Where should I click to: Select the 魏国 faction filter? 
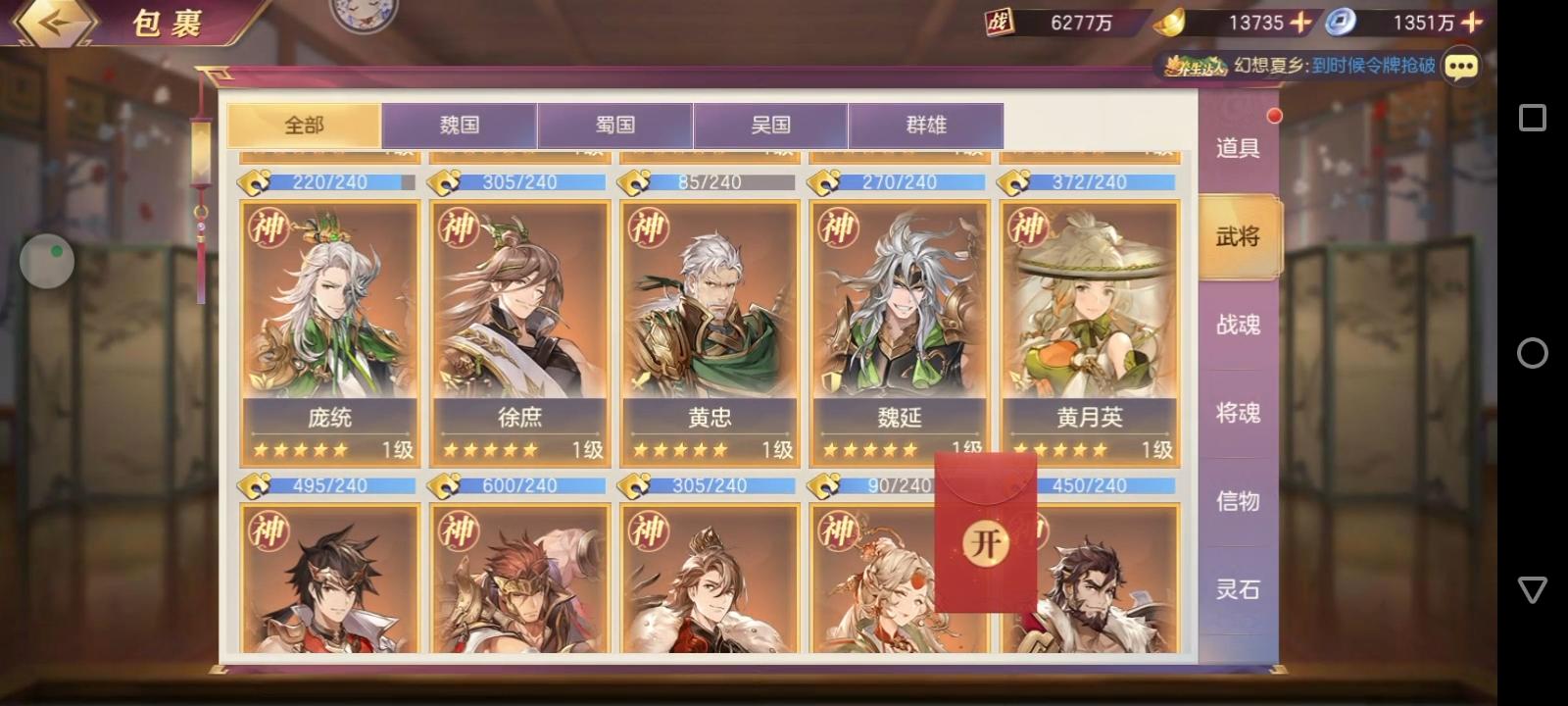point(460,126)
